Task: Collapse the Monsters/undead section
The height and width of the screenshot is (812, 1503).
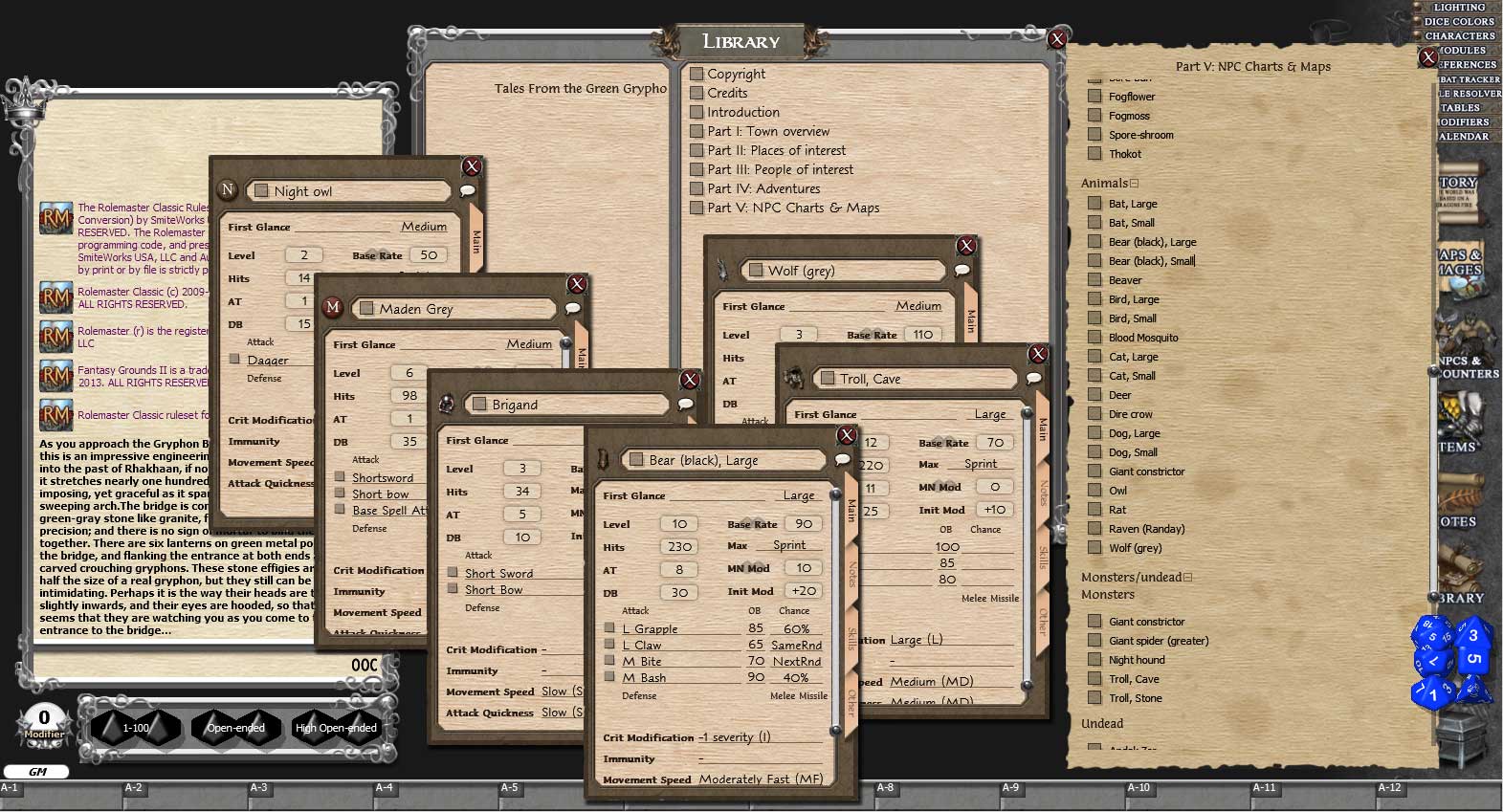Action: click(x=1186, y=577)
